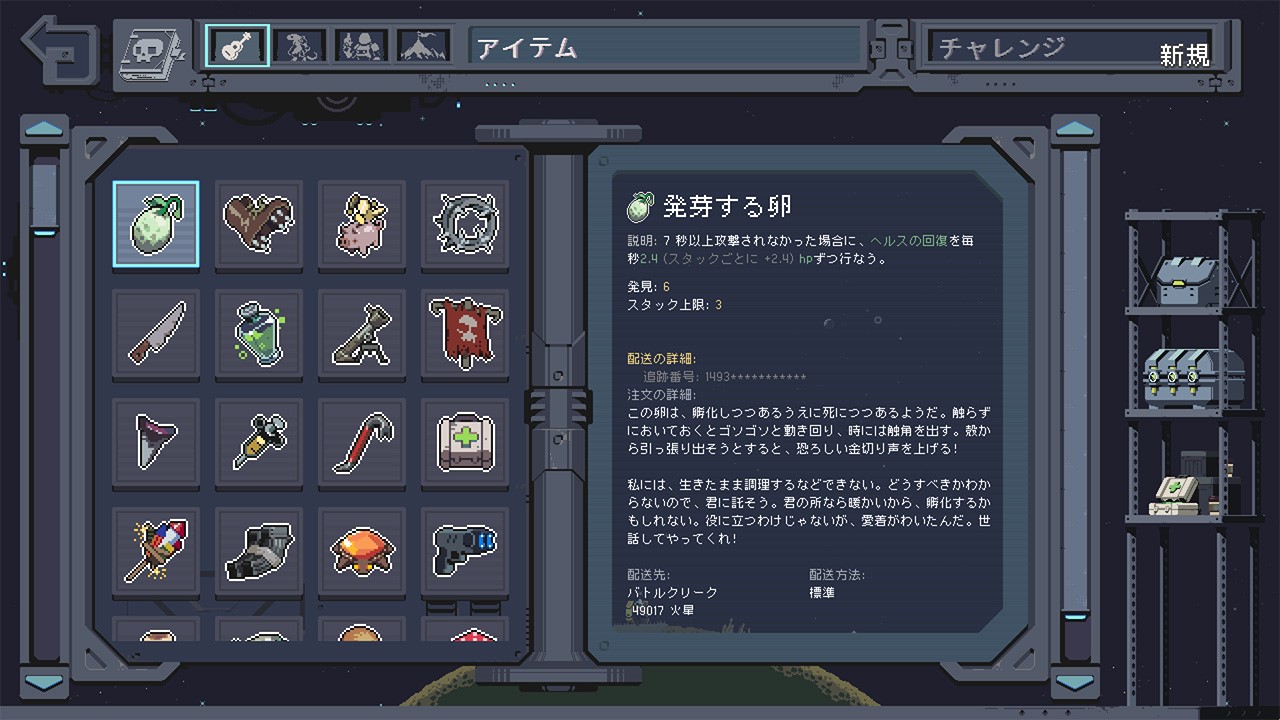1280x720 pixels.
Task: Open the mountain environments tab
Action: point(423,46)
